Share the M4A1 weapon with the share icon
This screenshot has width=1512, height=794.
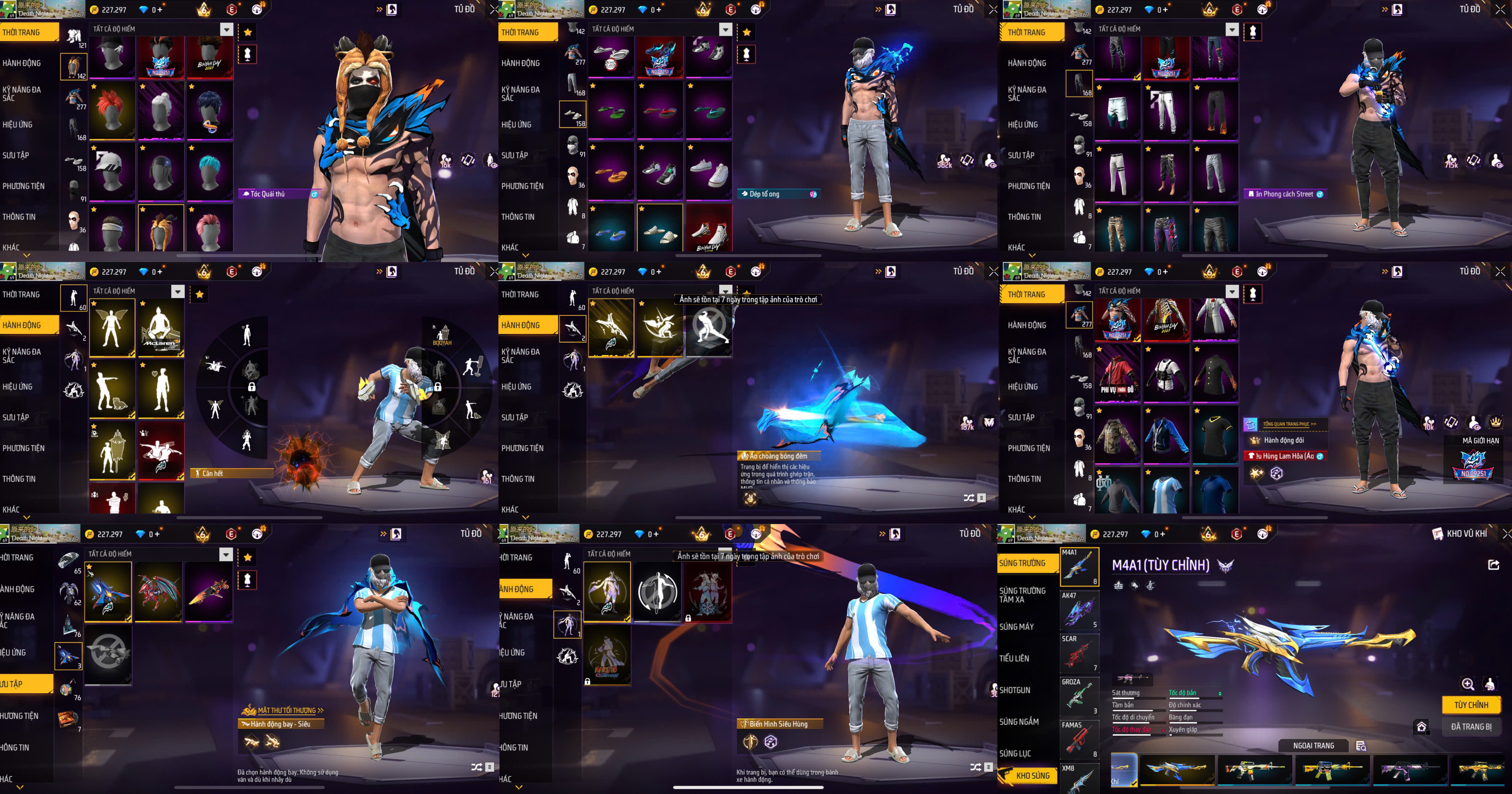(x=1494, y=564)
